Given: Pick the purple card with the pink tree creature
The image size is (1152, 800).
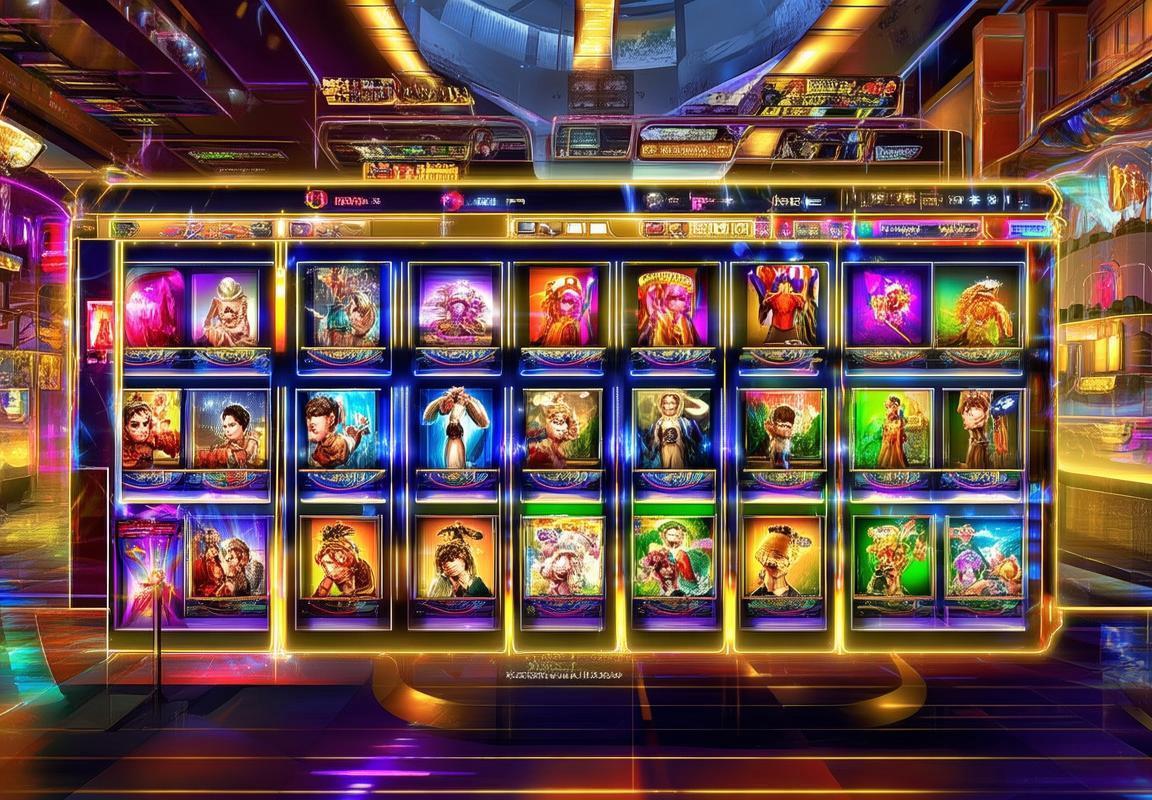Looking at the screenshot, I should click(457, 306).
